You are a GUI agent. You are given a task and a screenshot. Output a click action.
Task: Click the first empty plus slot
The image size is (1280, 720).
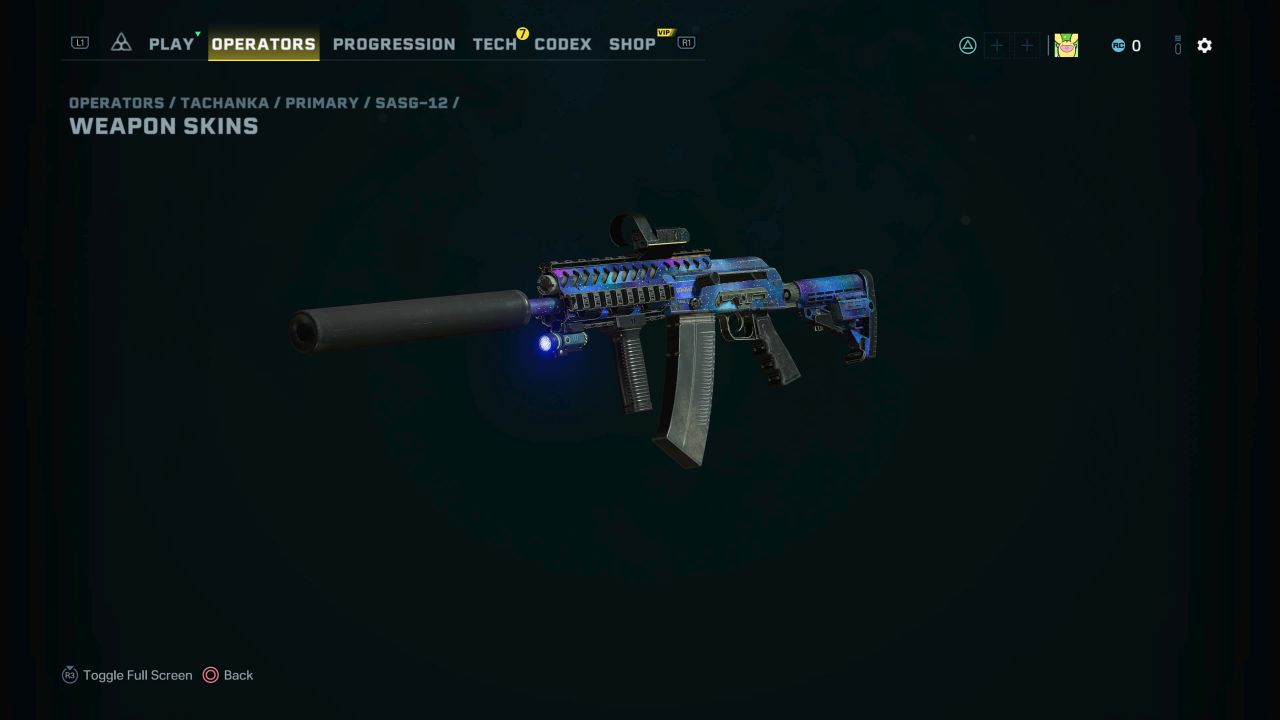pyautogui.click(x=997, y=45)
